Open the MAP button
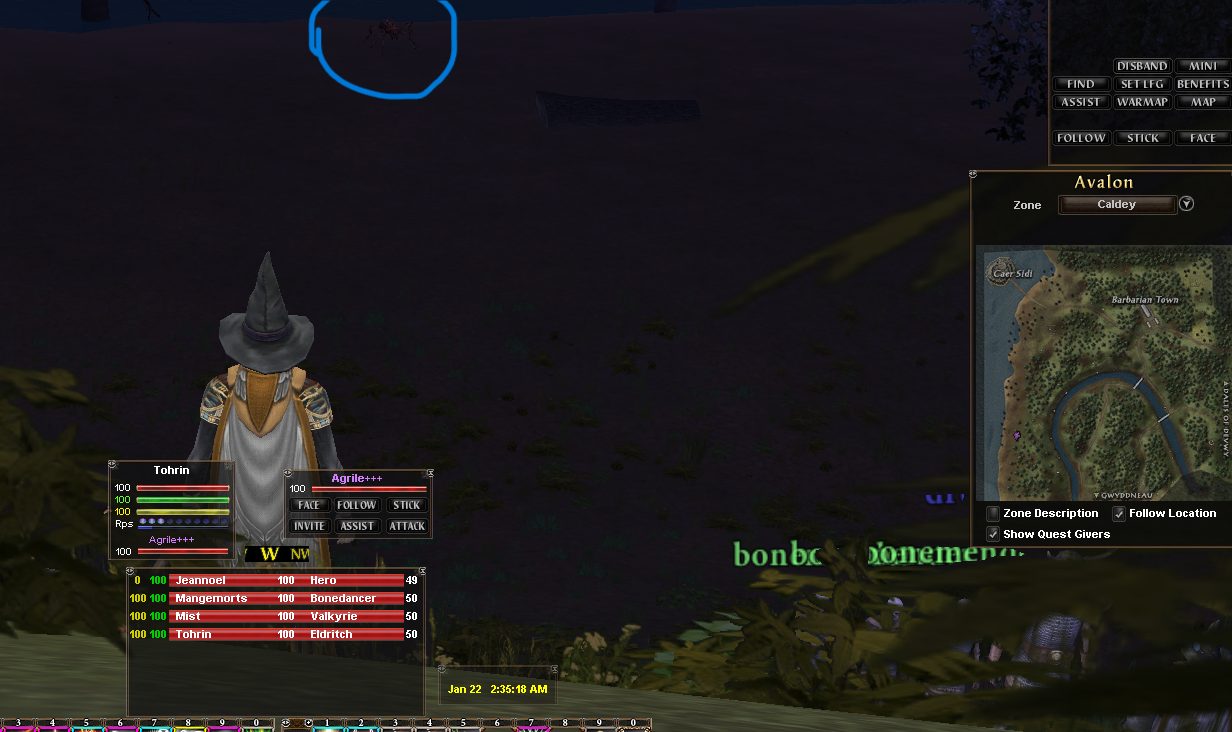The height and width of the screenshot is (732, 1232). 1203,102
